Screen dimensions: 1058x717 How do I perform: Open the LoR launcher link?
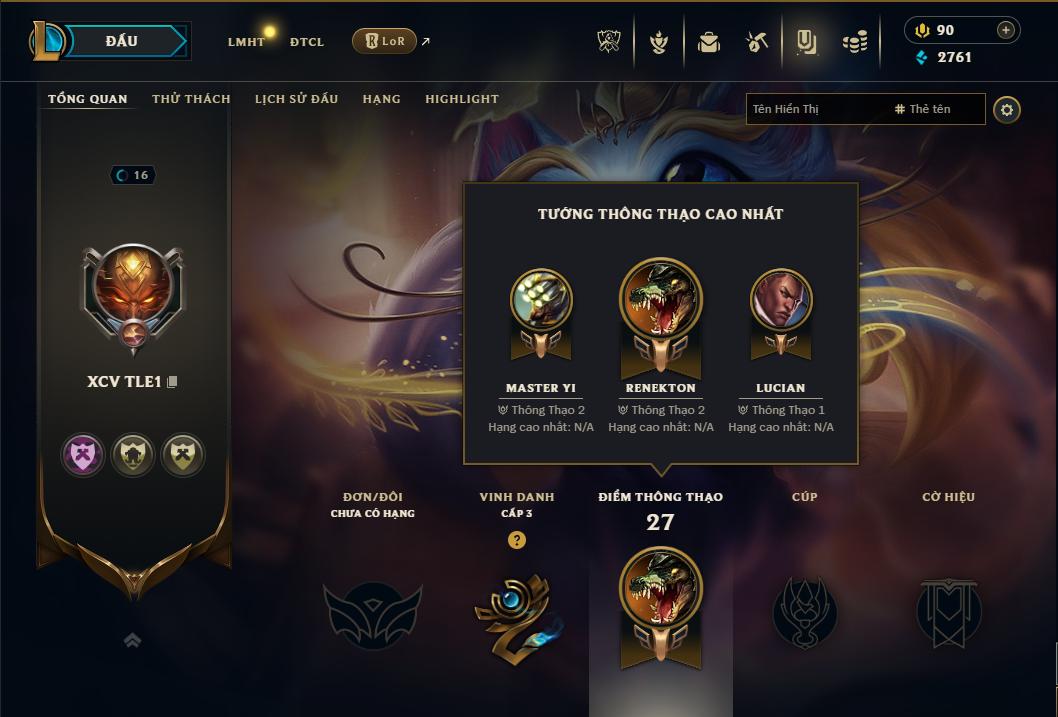point(384,41)
